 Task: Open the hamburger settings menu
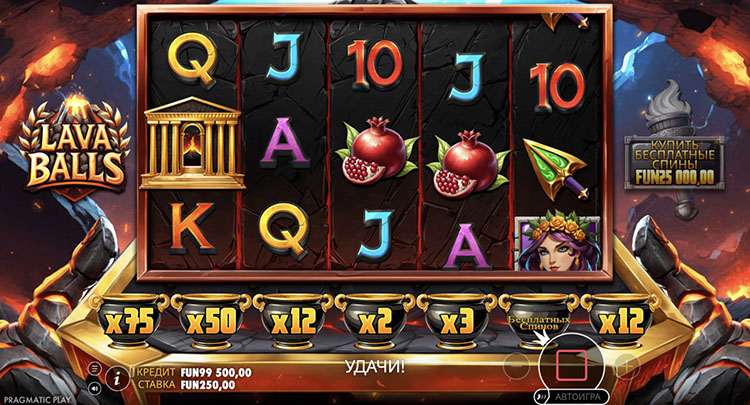point(95,369)
